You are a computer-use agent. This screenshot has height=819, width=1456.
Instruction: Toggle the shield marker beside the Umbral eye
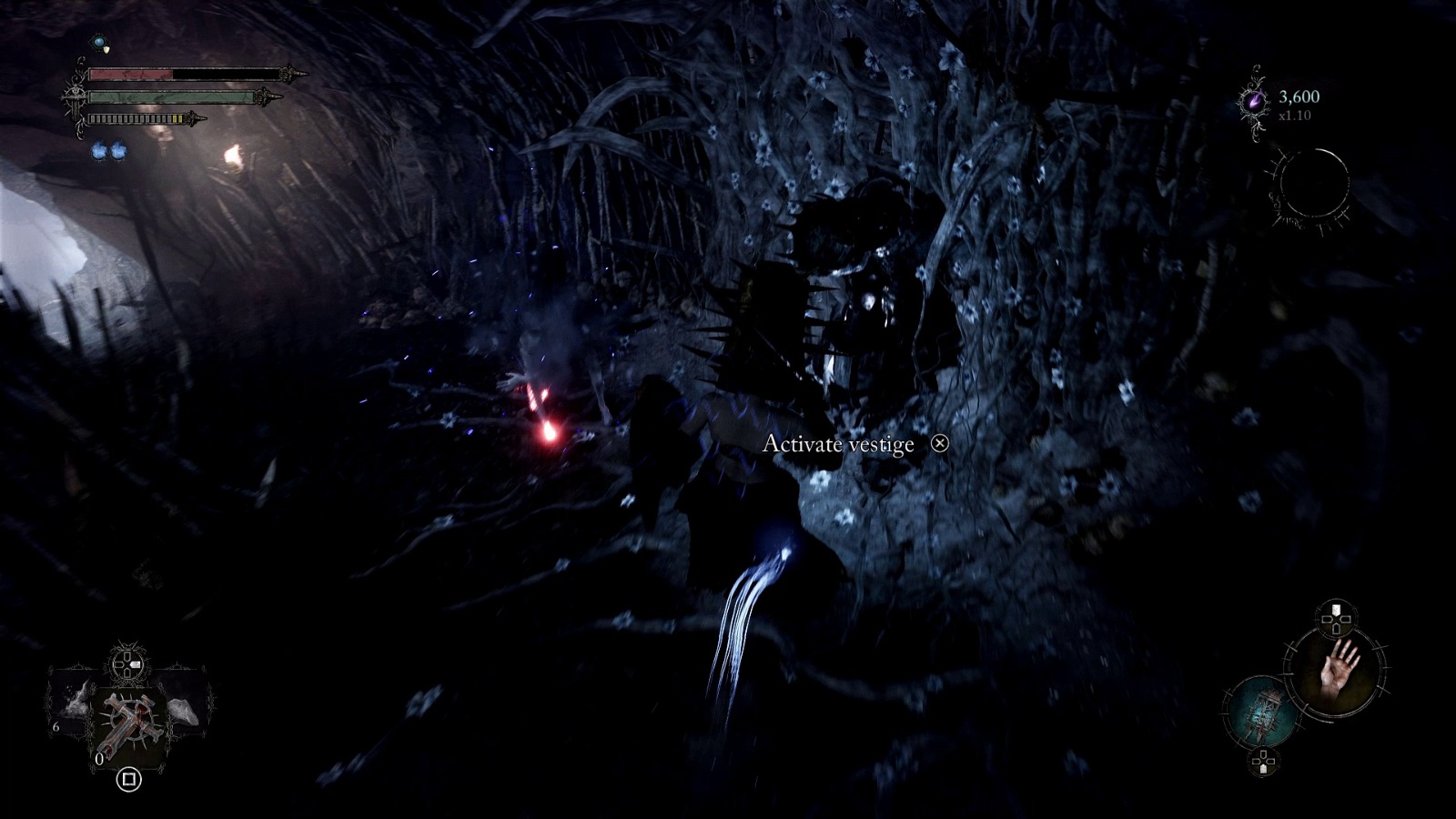tap(106, 49)
